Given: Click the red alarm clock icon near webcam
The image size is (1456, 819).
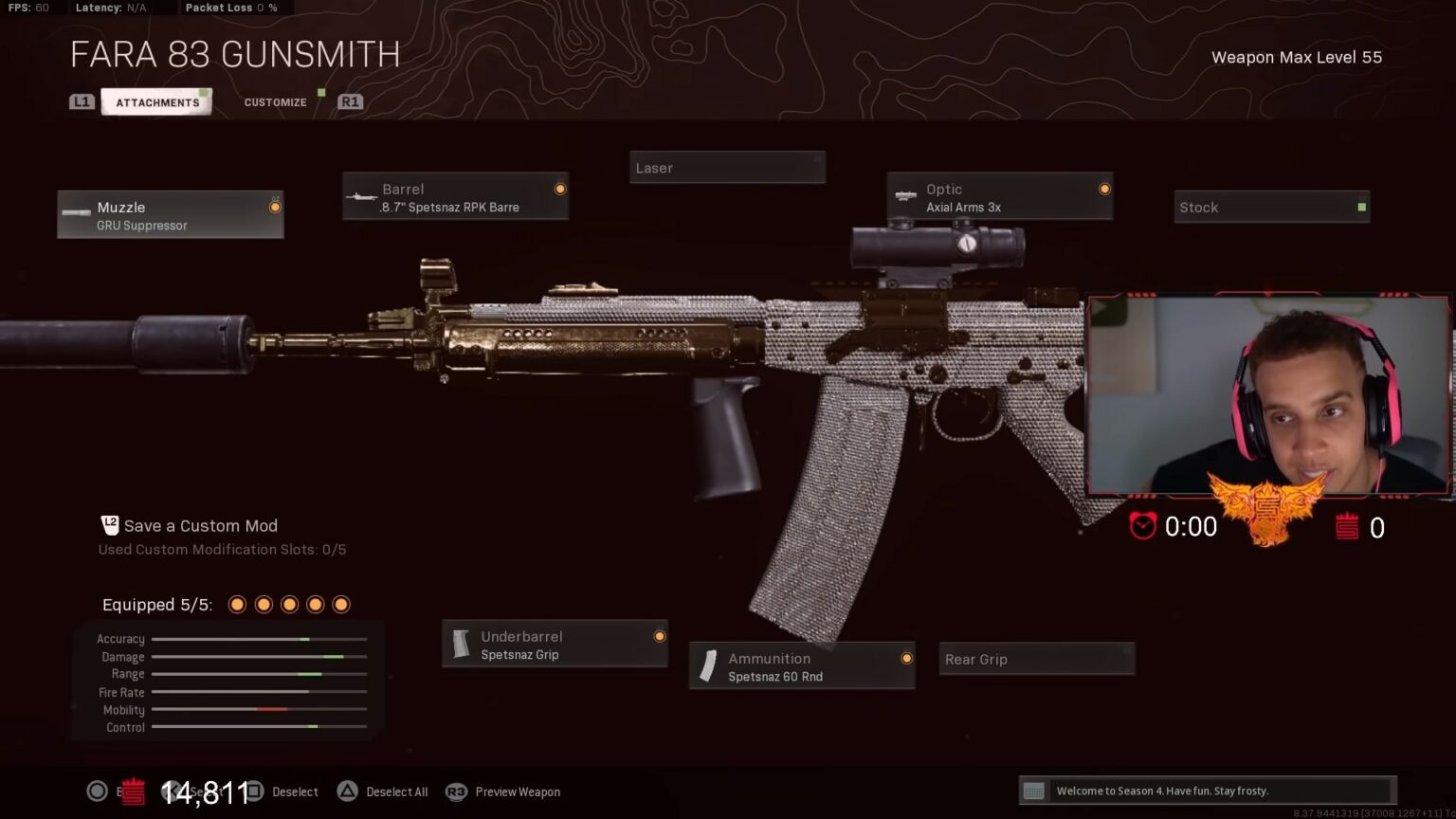Looking at the screenshot, I should [x=1144, y=527].
